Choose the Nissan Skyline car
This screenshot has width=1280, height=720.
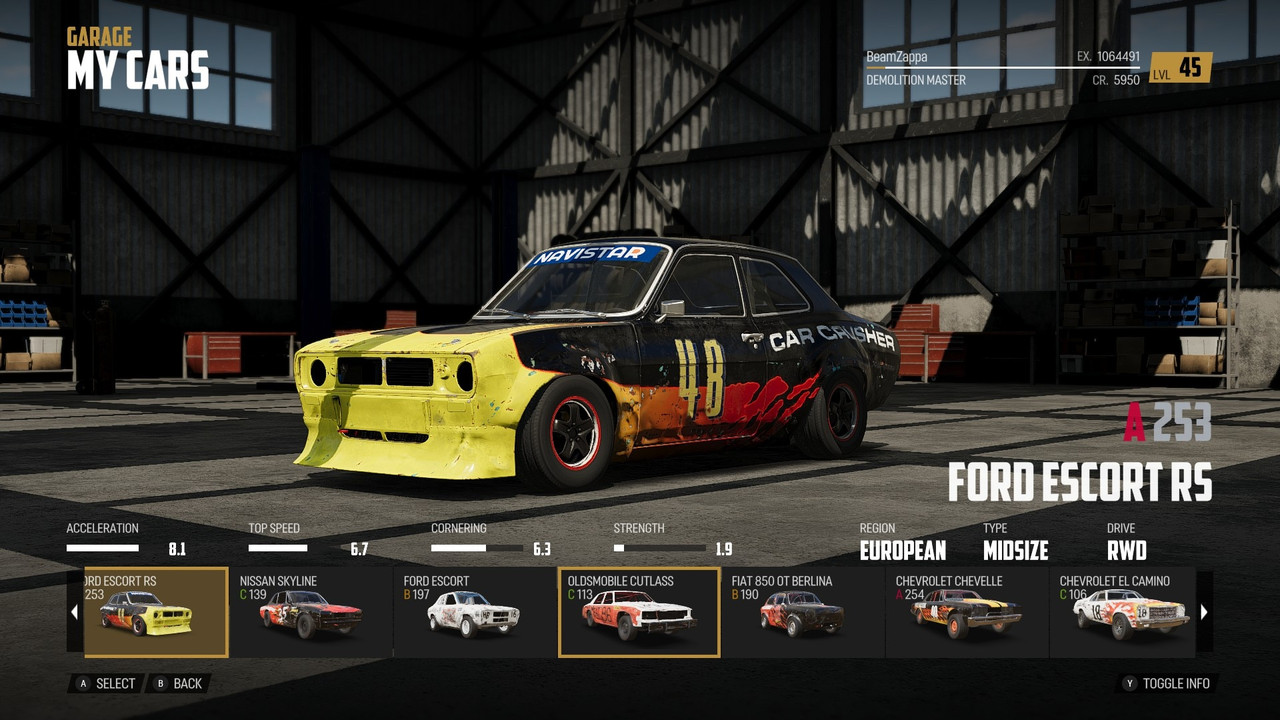click(311, 612)
